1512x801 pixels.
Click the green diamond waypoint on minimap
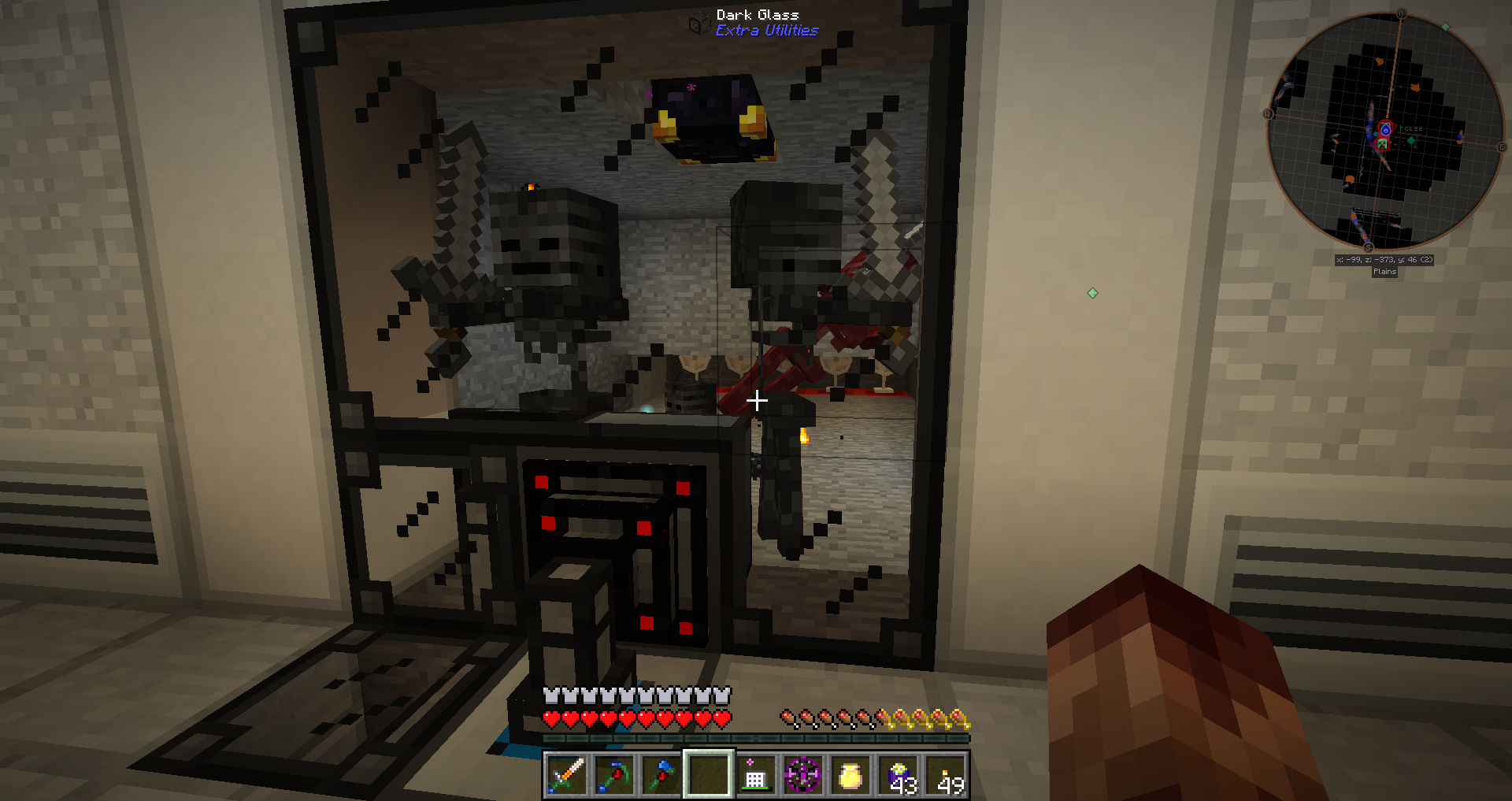point(1411,140)
